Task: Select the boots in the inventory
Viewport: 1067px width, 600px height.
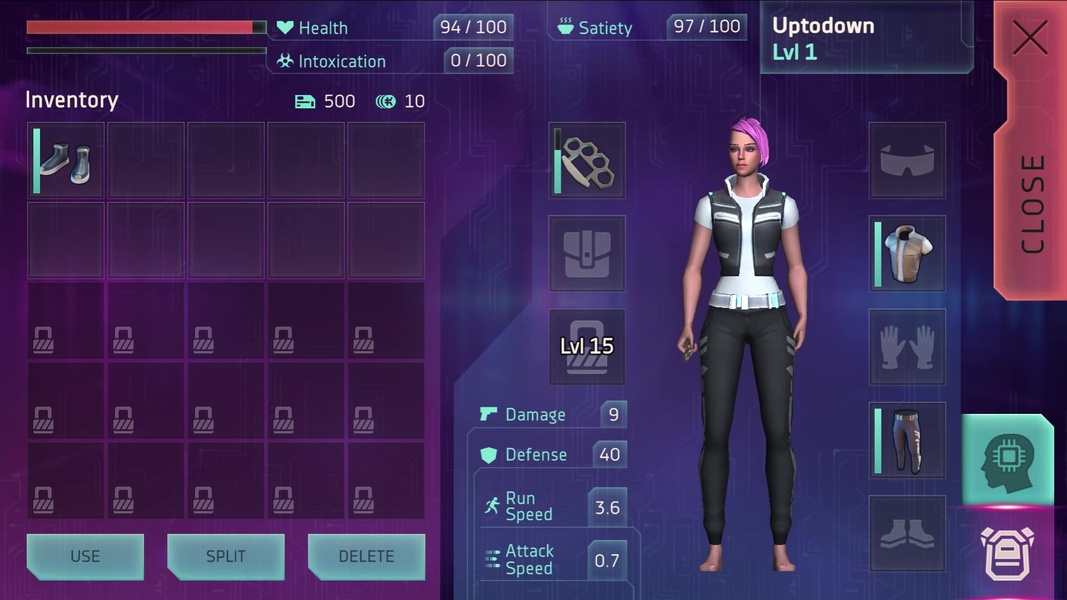Action: pyautogui.click(x=66, y=160)
